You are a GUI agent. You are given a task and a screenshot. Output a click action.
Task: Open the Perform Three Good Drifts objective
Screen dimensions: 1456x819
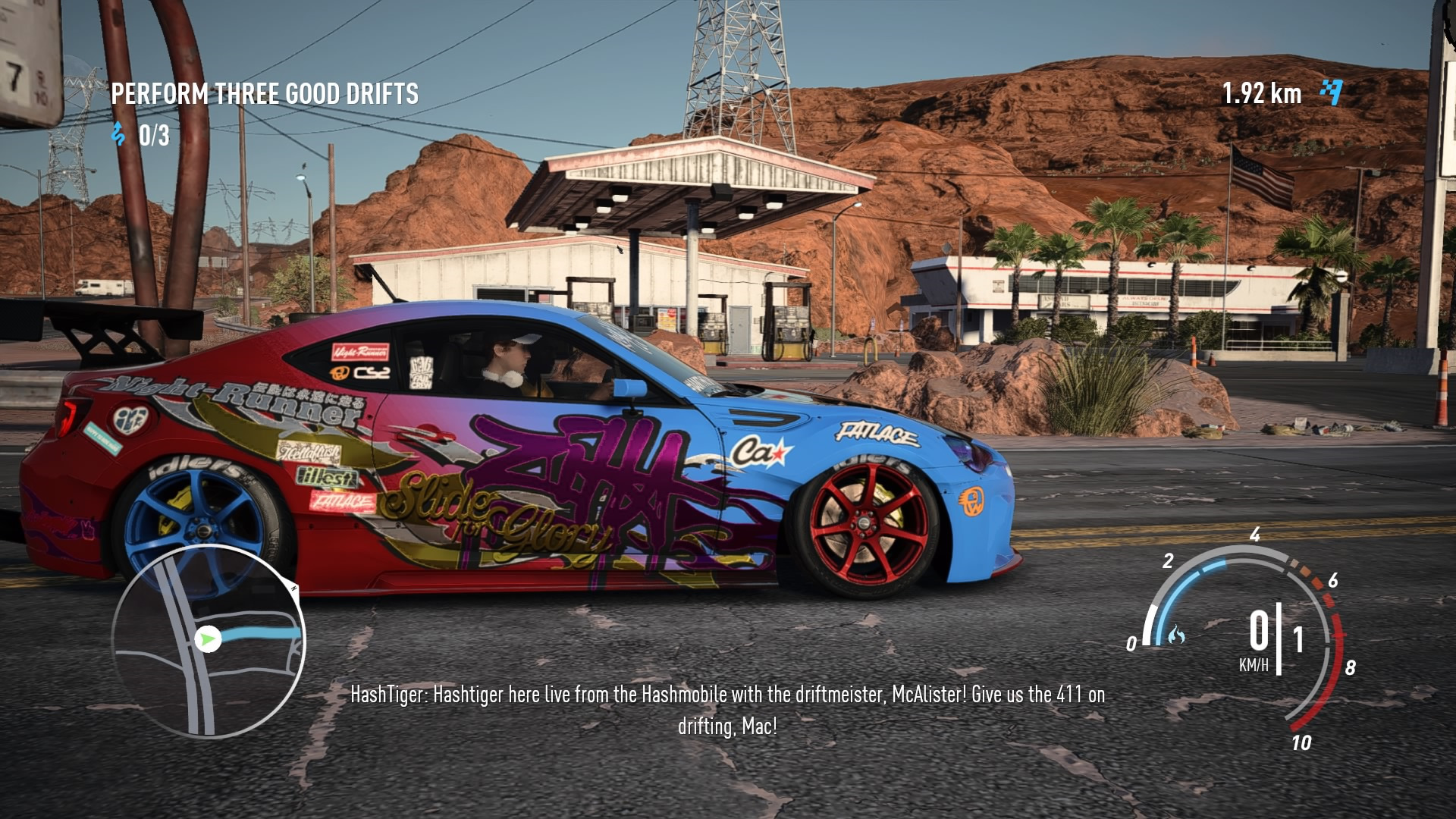(x=265, y=94)
